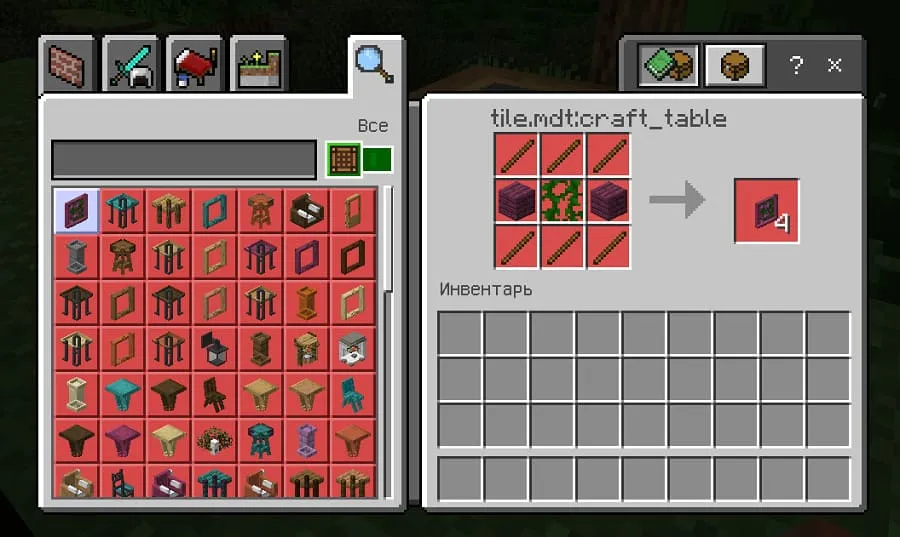Viewport: 900px width, 537px height.
Task: Switch to the recipe book and chest view
Action: point(667,66)
